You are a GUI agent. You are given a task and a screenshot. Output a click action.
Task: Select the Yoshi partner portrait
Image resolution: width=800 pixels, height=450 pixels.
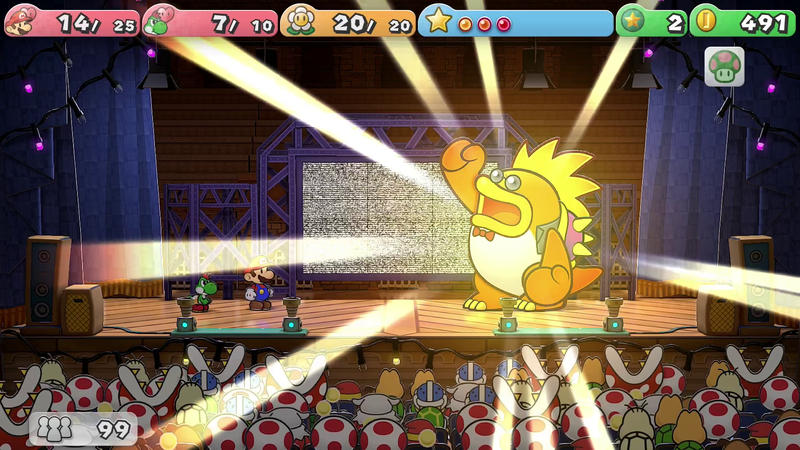click(159, 22)
